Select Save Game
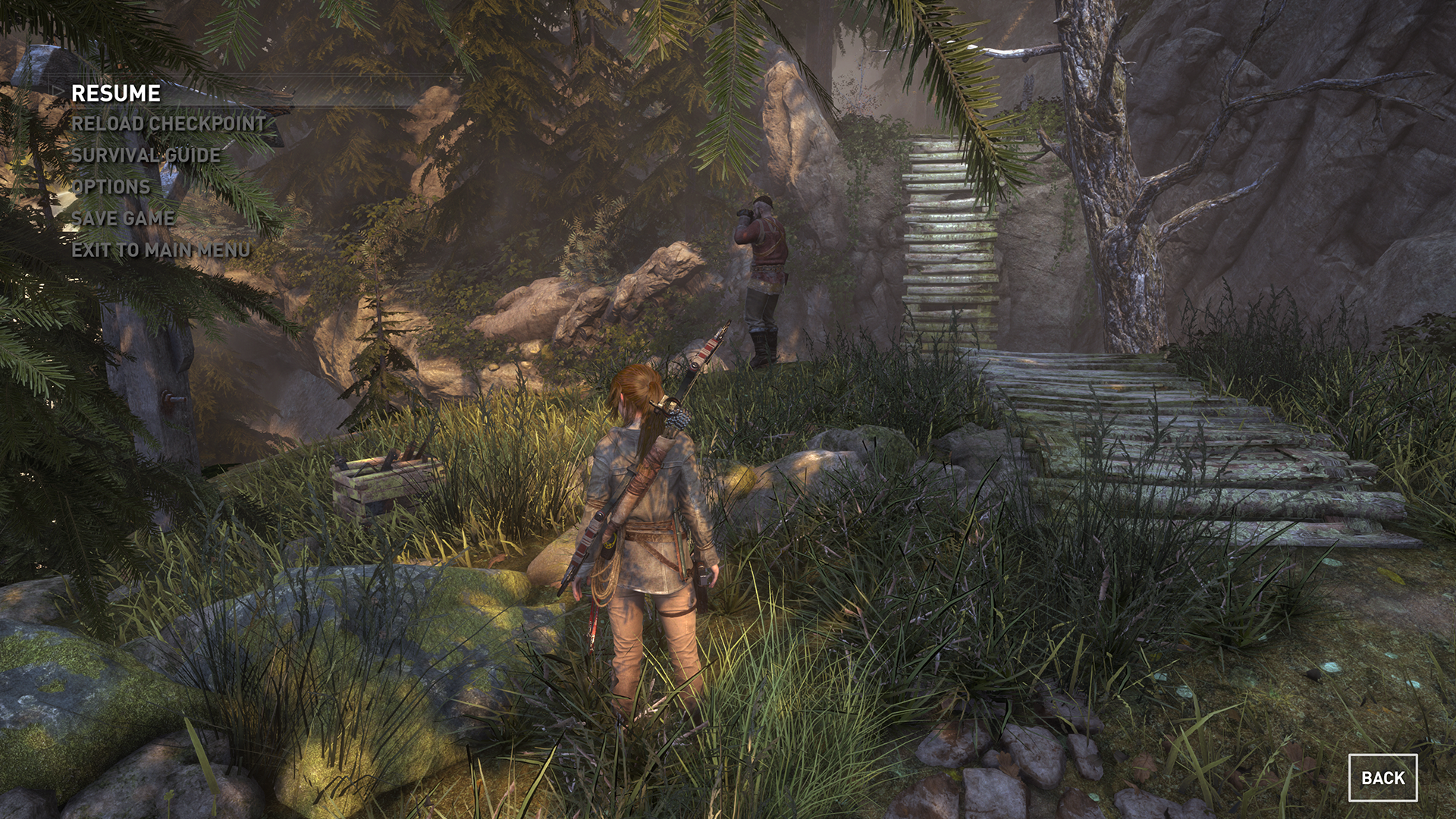Viewport: 1456px width, 819px height. coord(123,218)
